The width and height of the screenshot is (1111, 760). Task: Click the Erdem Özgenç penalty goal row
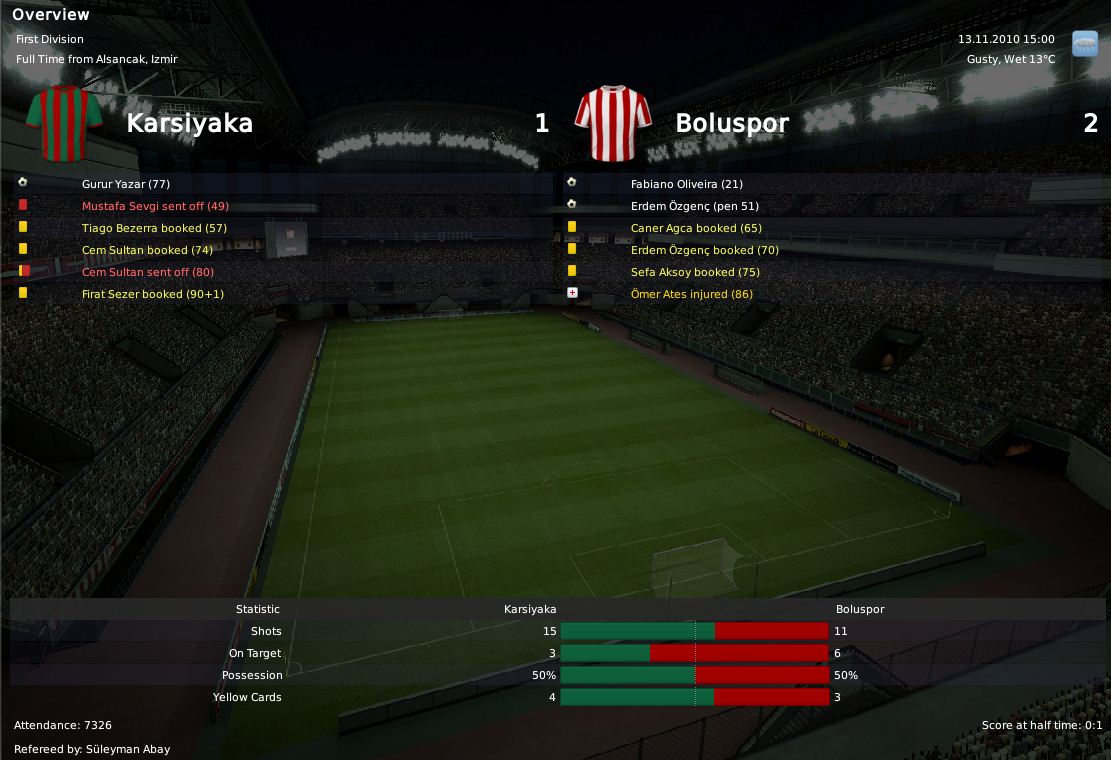point(694,206)
